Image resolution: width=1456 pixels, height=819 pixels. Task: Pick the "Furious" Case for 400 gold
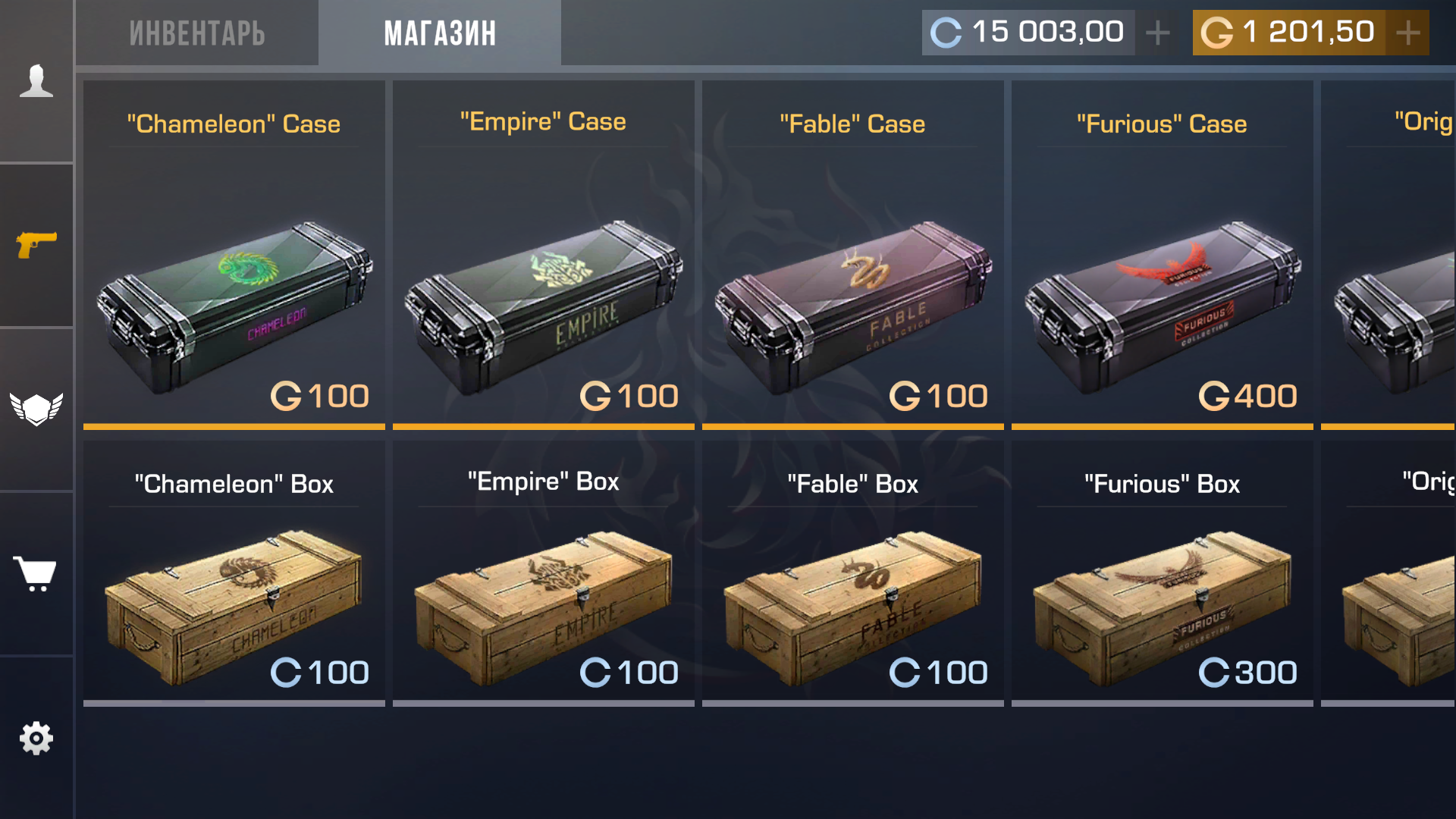[x=1163, y=254]
